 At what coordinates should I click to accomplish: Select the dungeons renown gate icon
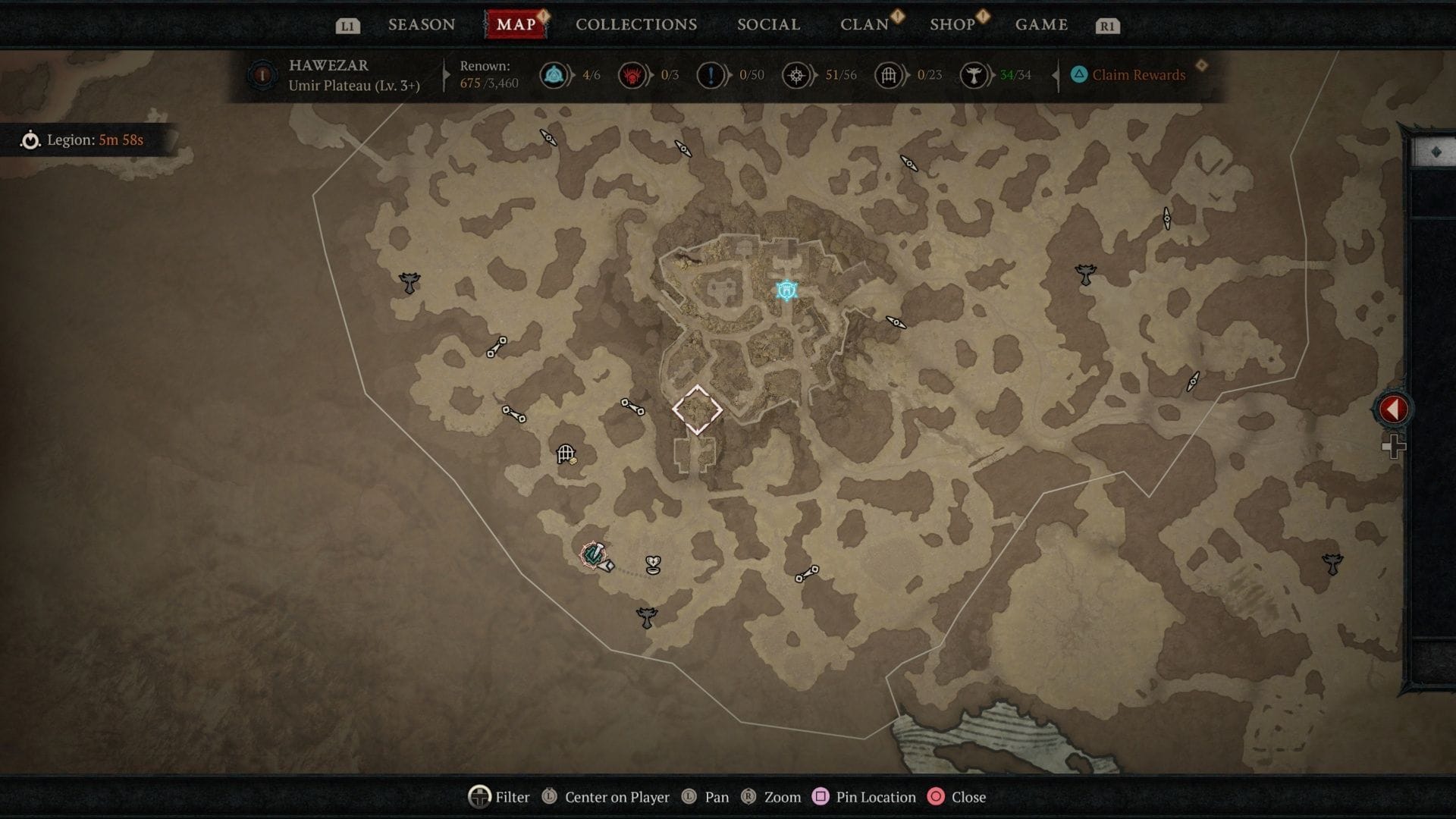coord(888,75)
